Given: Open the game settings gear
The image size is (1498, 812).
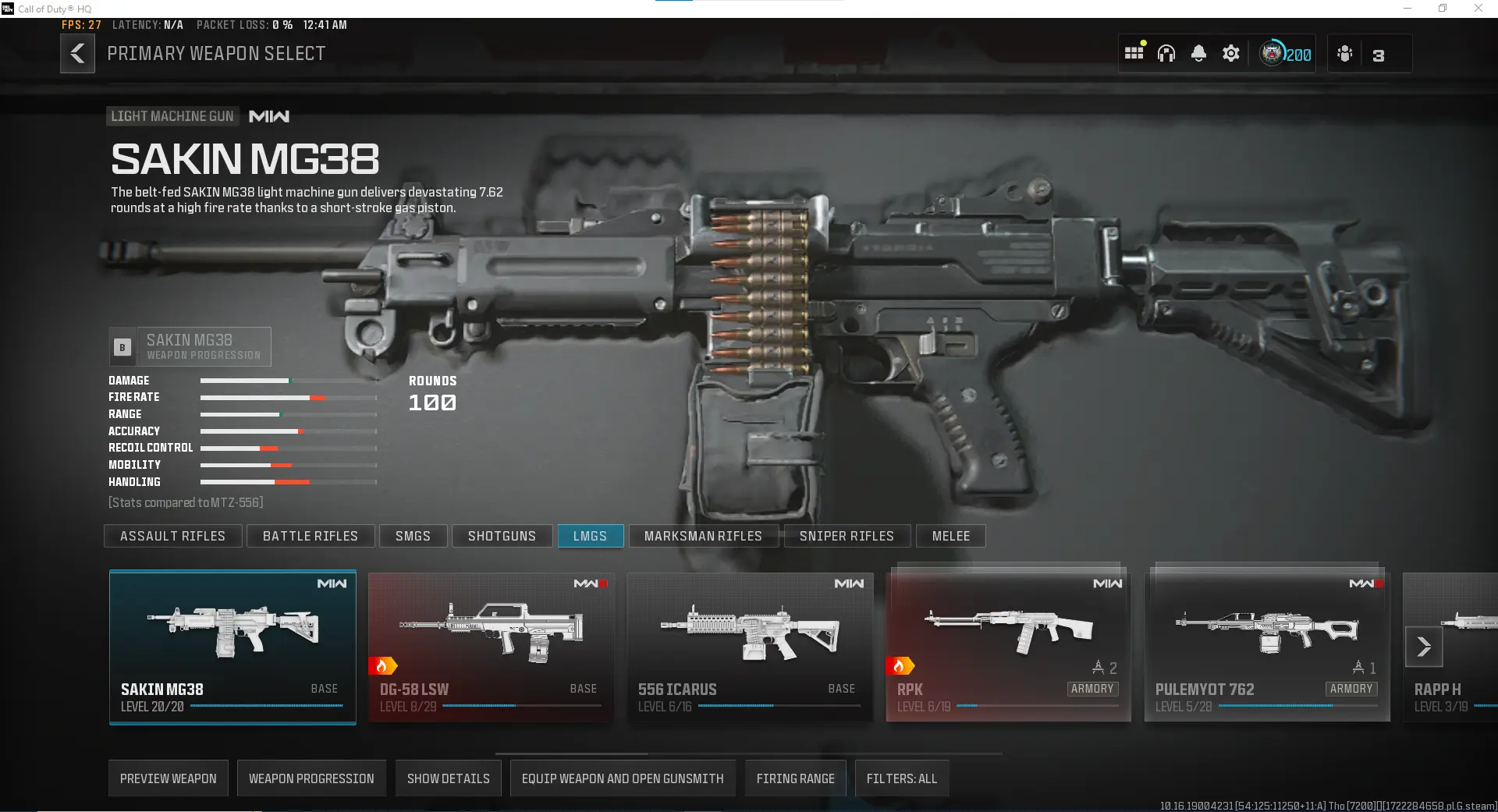Looking at the screenshot, I should tap(1230, 53).
